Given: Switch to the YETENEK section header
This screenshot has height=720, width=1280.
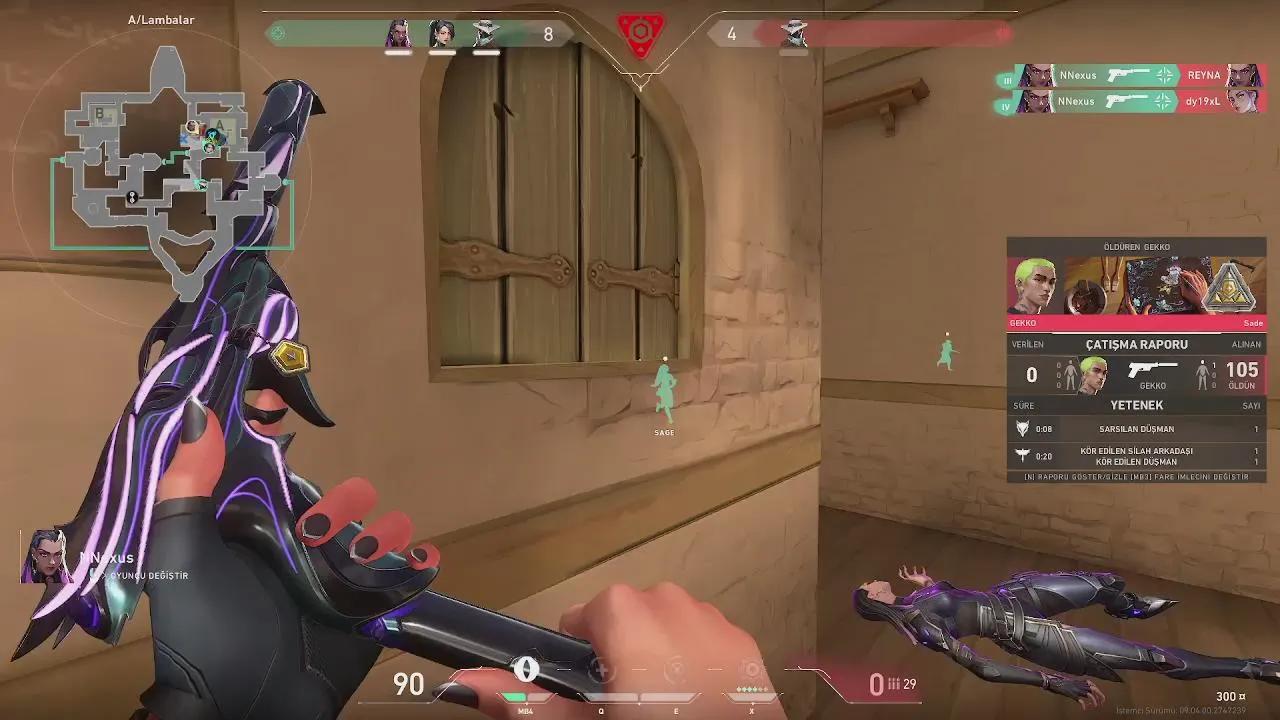Looking at the screenshot, I should [x=1135, y=405].
